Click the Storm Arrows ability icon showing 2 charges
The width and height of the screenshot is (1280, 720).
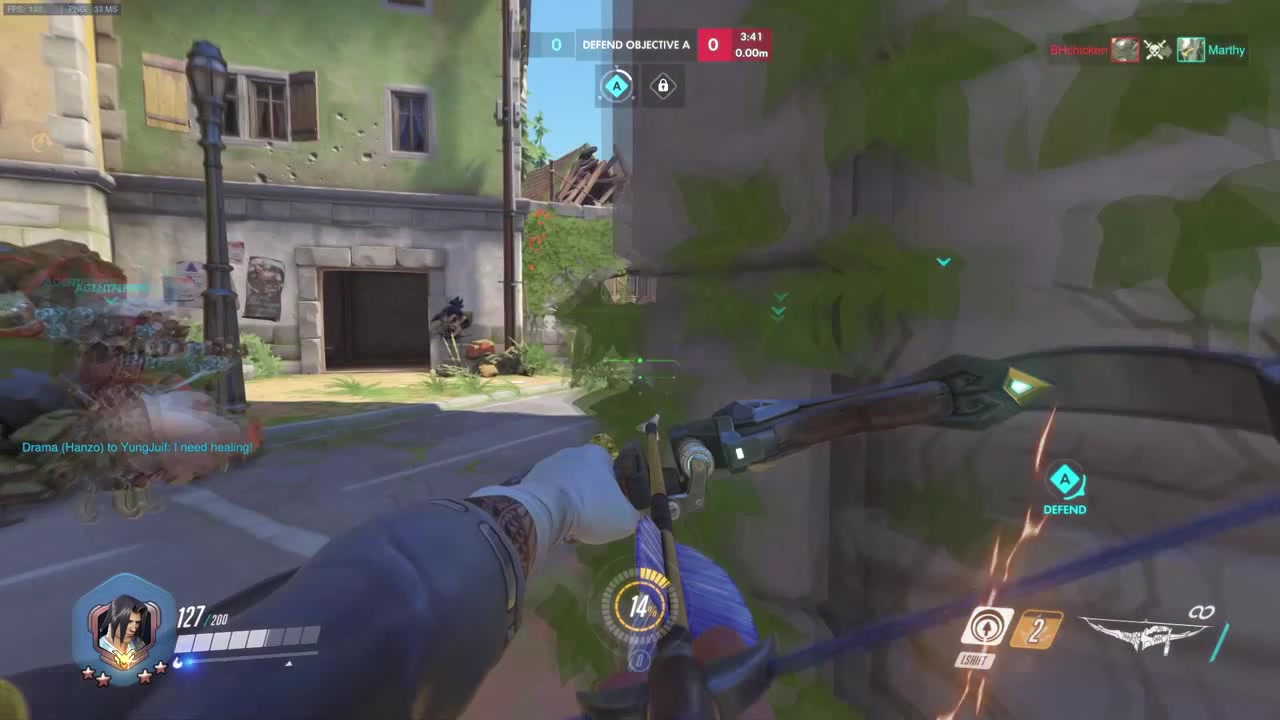[1035, 628]
